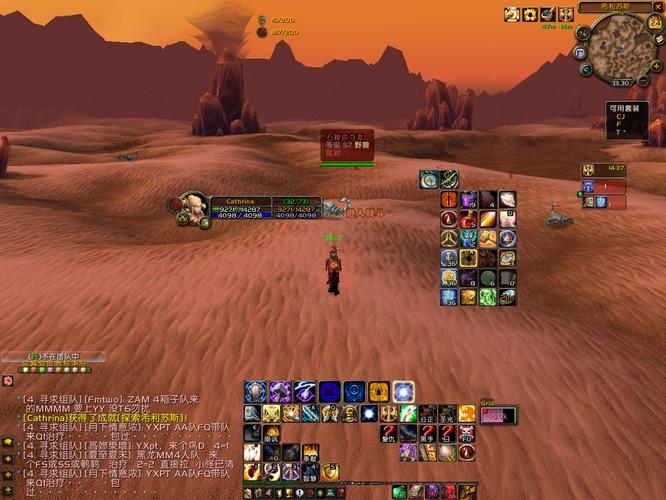Close the minimap using the X button
666x500 pixels.
point(659,7)
